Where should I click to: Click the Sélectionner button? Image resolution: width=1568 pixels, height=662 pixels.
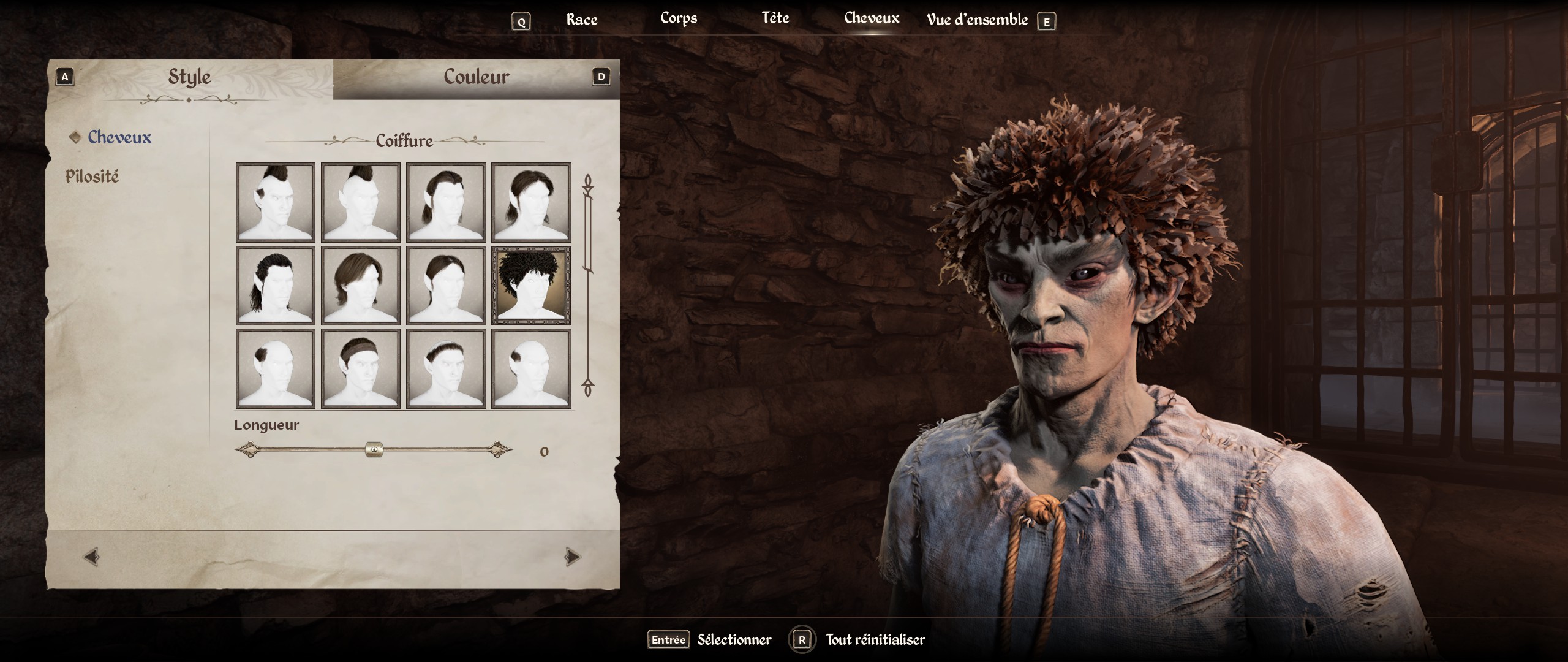pos(734,640)
